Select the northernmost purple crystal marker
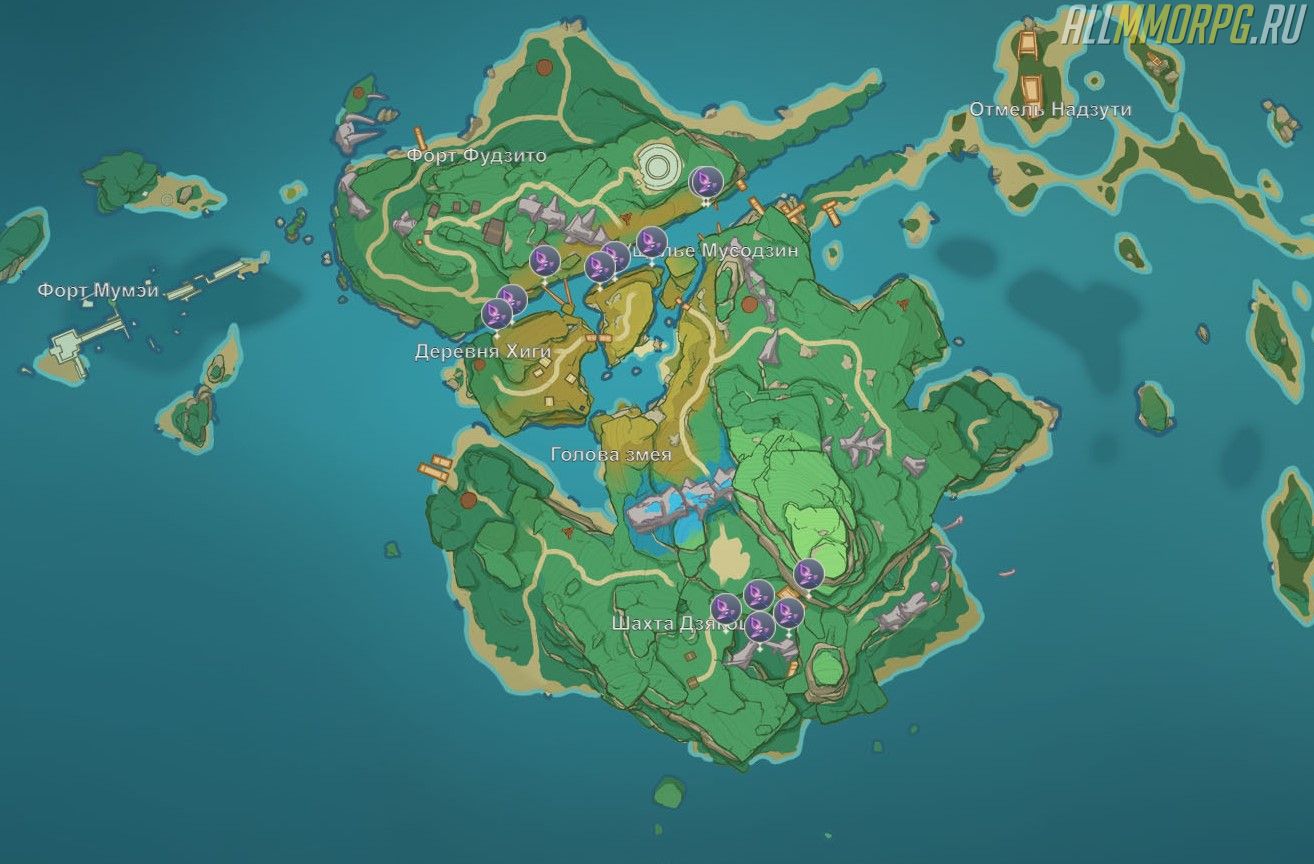This screenshot has height=864, width=1314. (x=706, y=182)
